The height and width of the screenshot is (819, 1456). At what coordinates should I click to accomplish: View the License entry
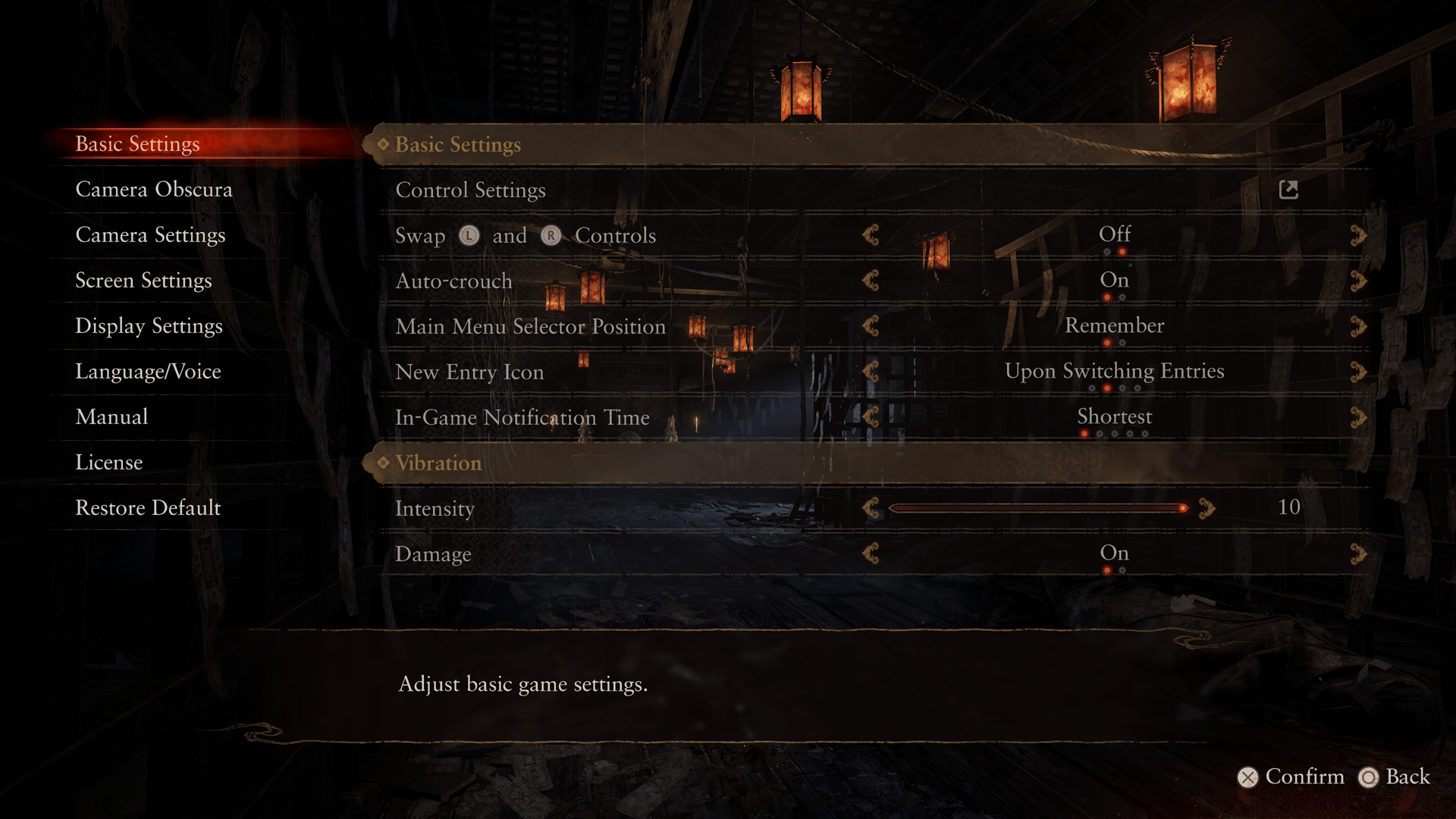point(108,463)
